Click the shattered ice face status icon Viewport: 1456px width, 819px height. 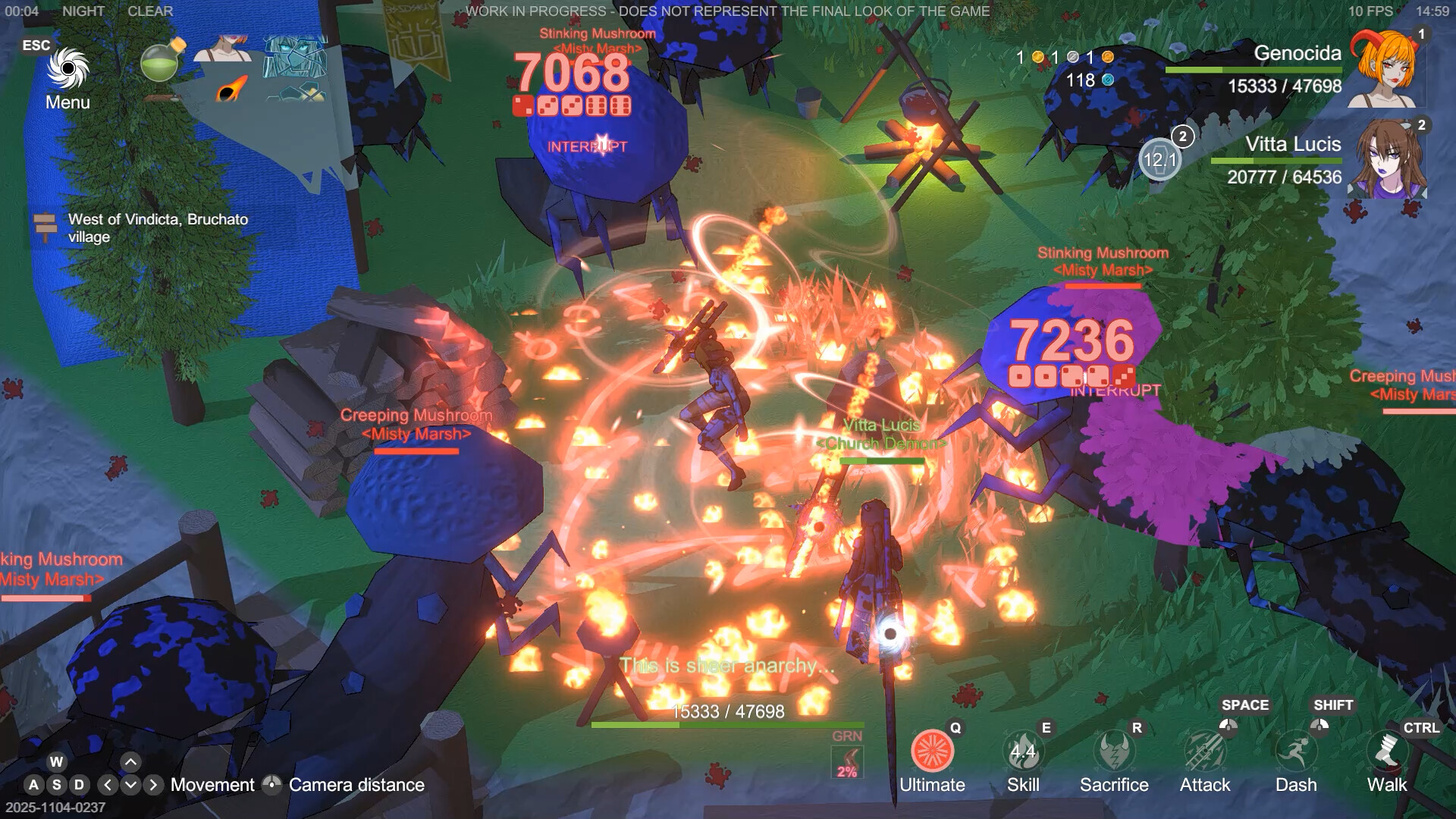tap(295, 56)
